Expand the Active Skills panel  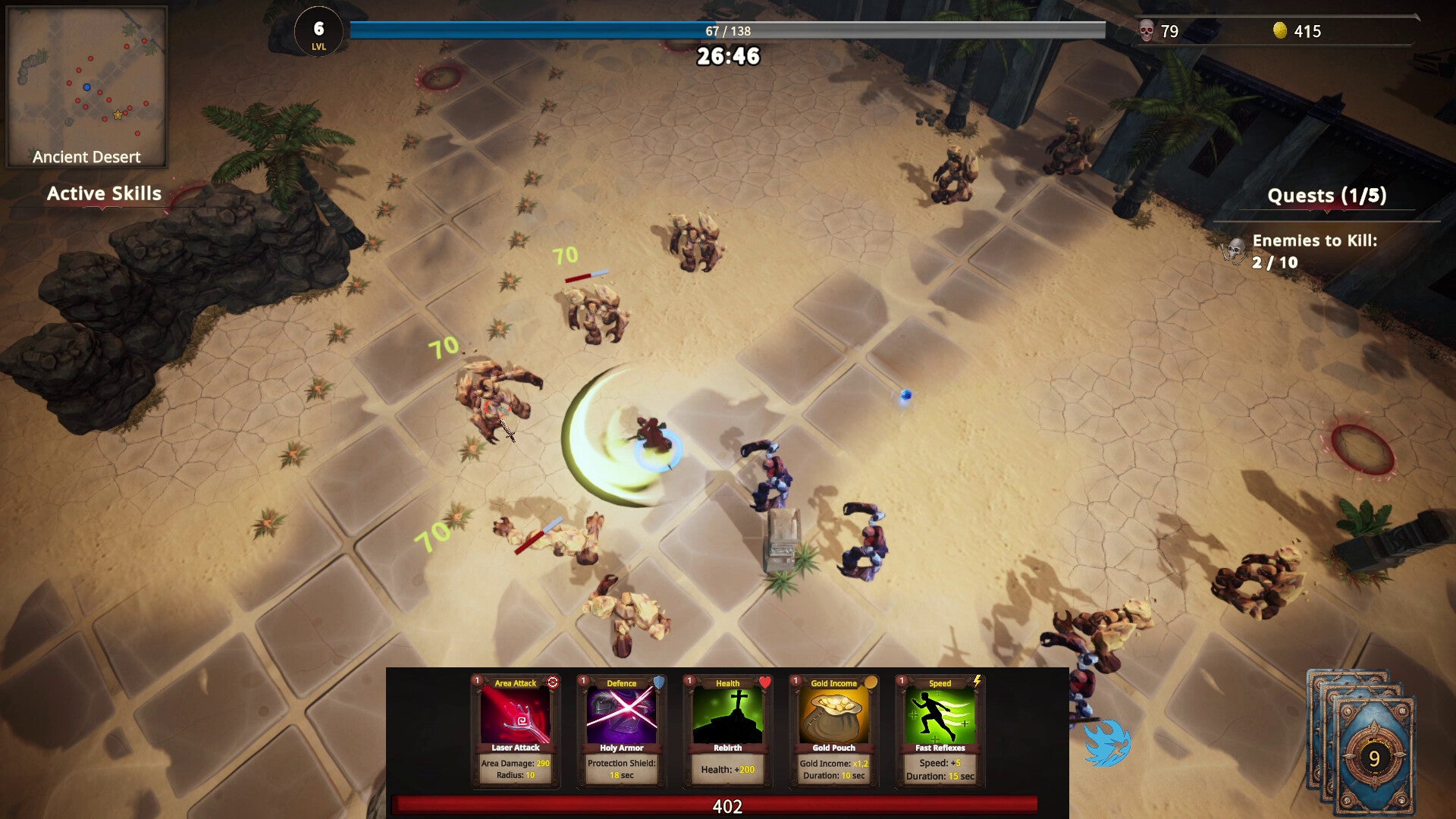tap(104, 193)
